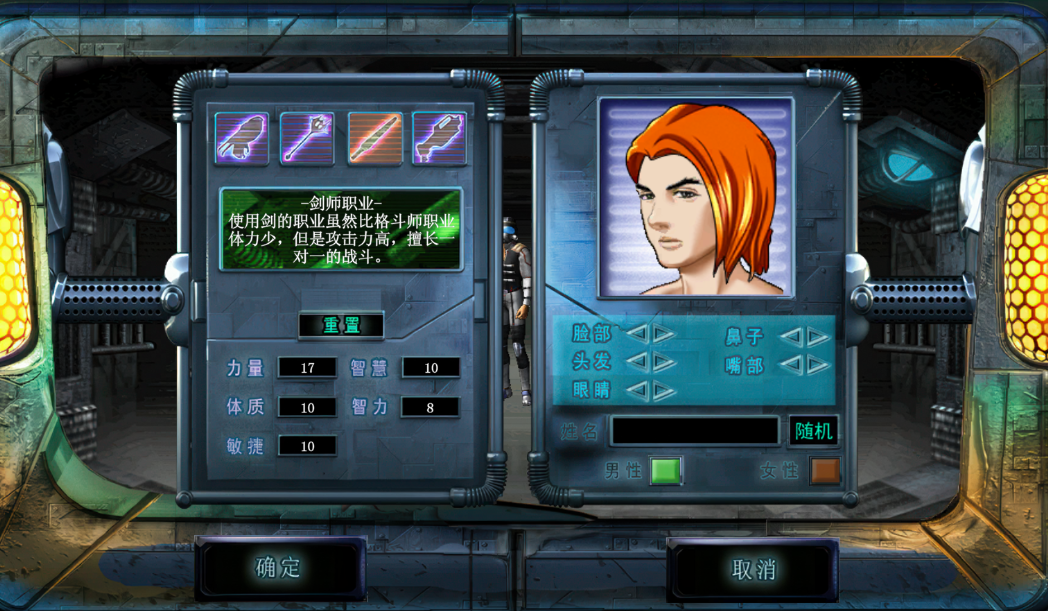
Task: Show previous 头发 hair style
Action: coord(637,362)
